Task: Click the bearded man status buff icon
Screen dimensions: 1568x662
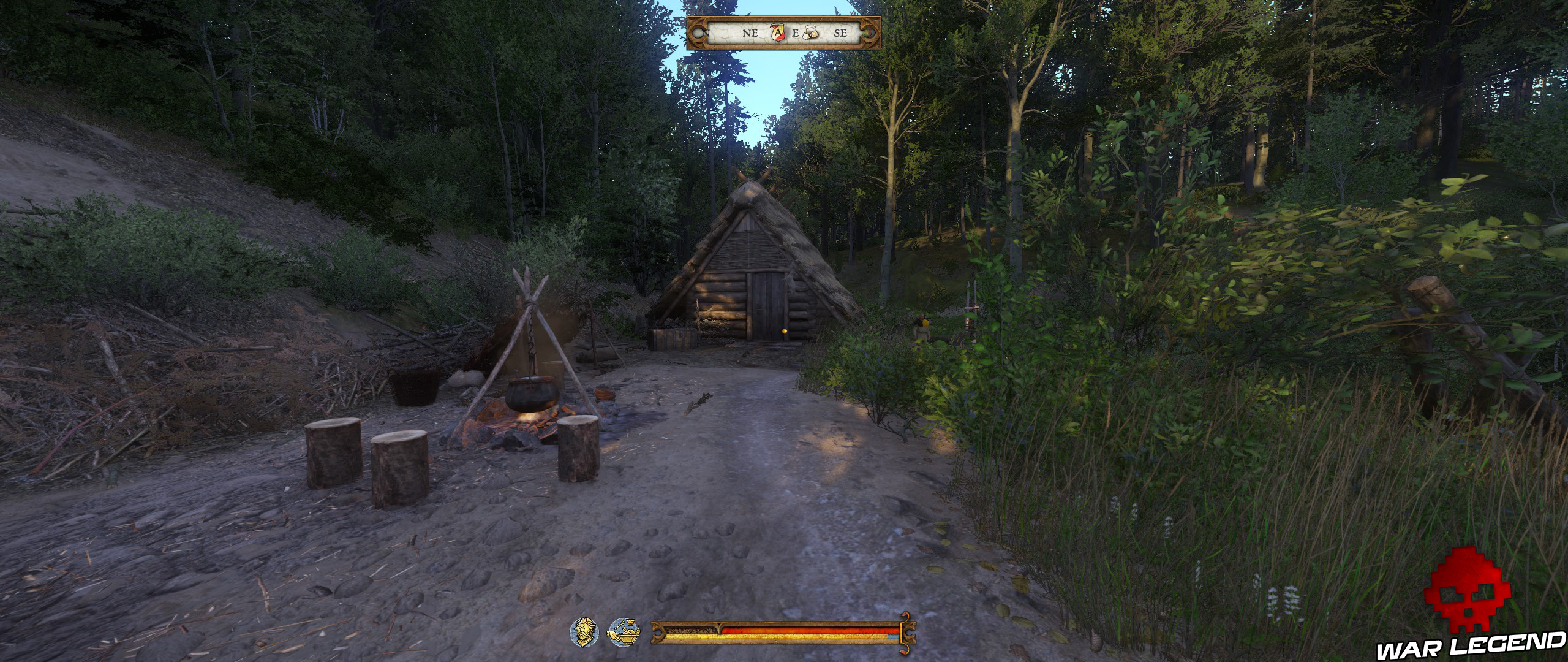Action: (x=584, y=633)
